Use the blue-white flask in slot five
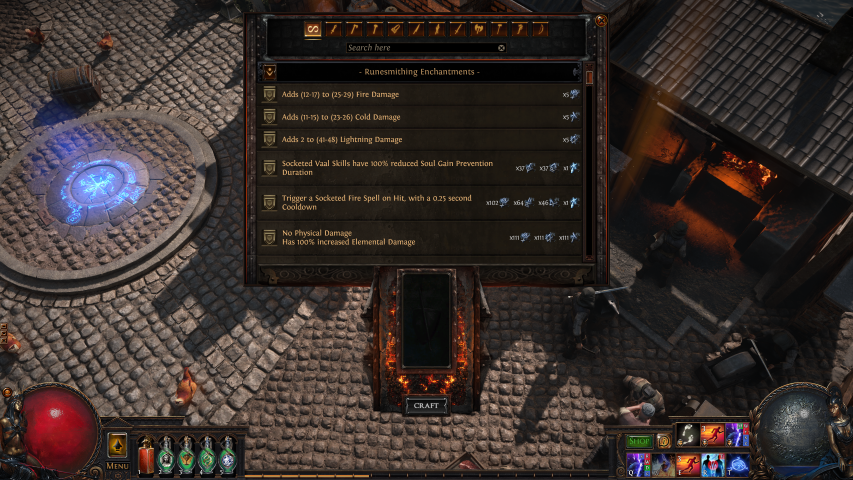This screenshot has height=480, width=853. [228, 453]
